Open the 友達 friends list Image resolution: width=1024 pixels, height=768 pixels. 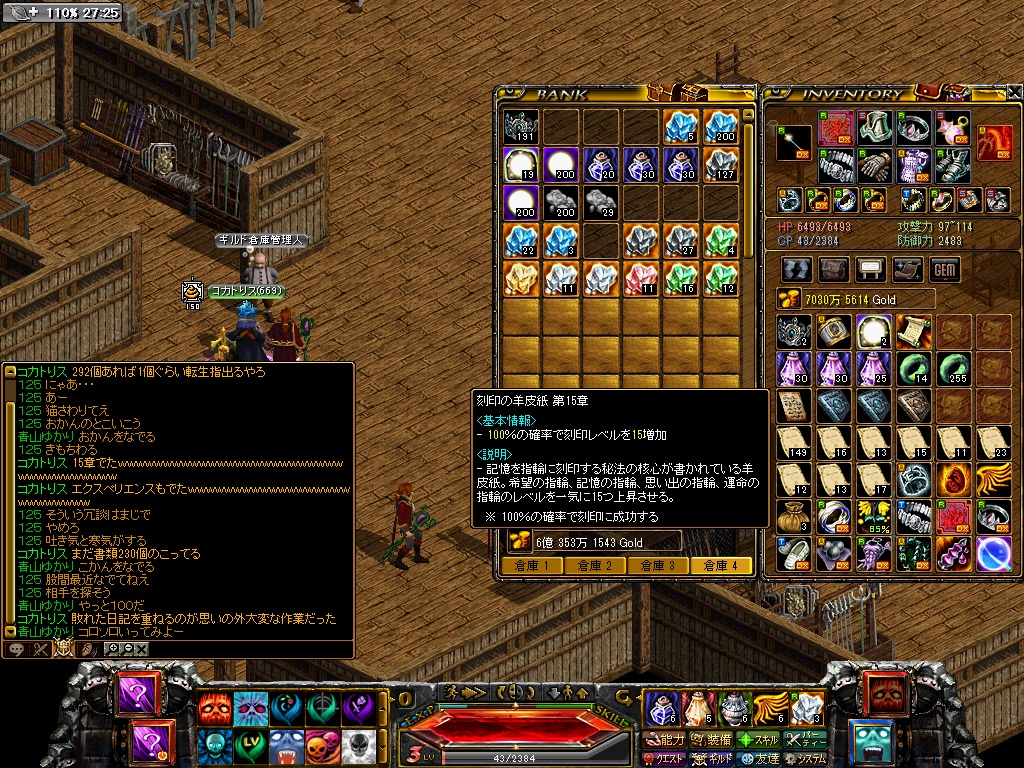pos(759,759)
